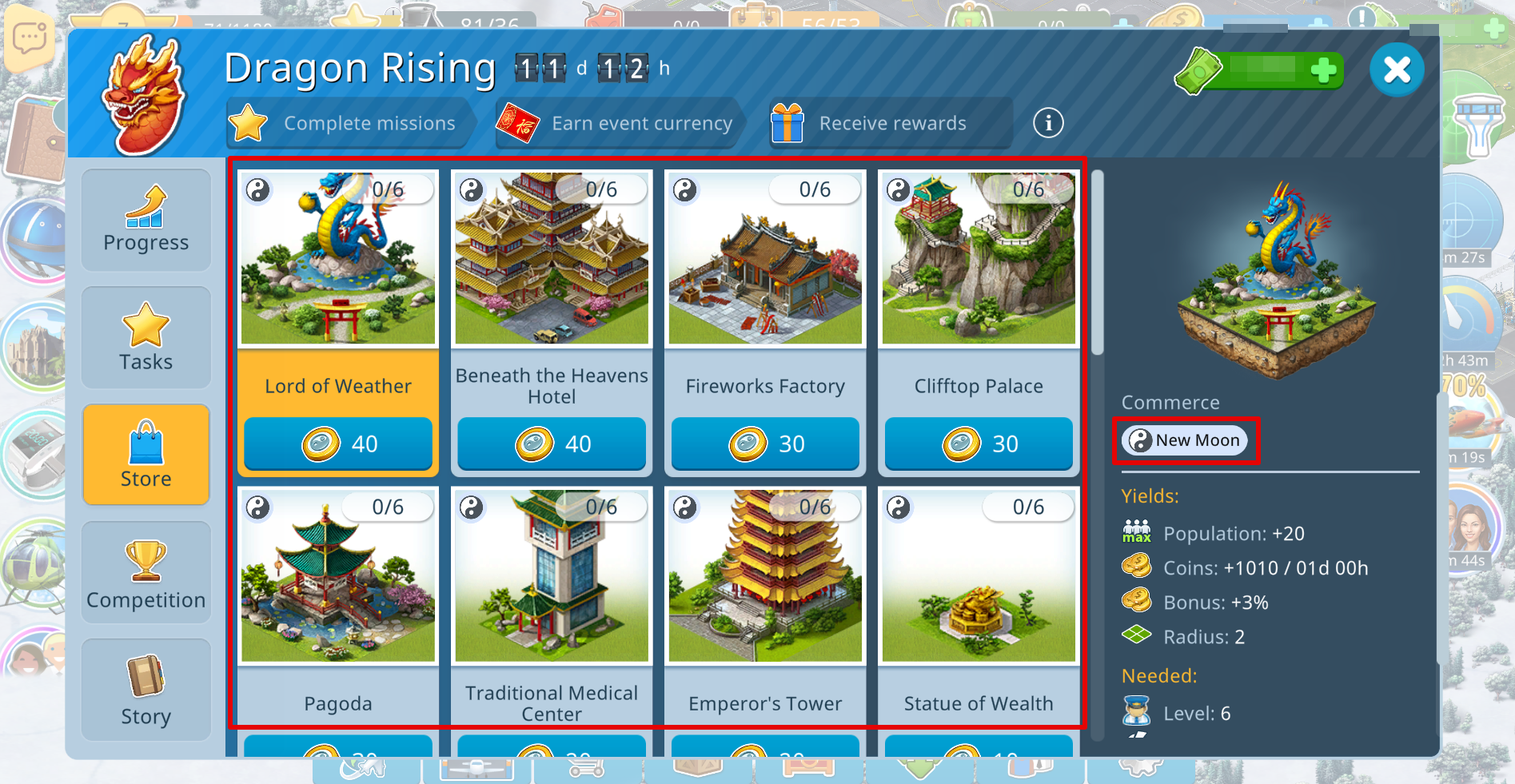
Task: Open the Progress tab
Action: [146, 220]
